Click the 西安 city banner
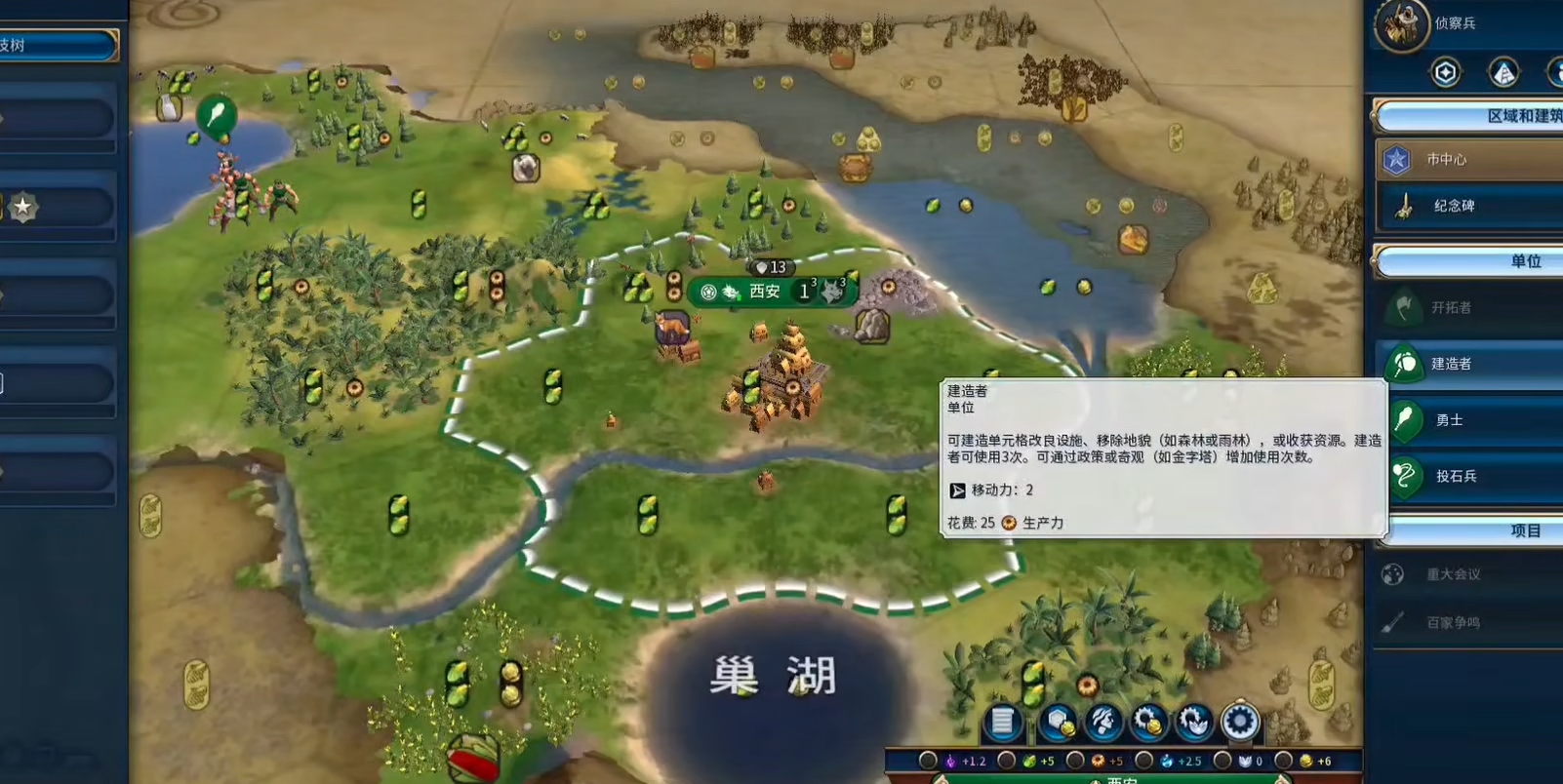Viewport: 1563px width, 784px height. coord(765,292)
